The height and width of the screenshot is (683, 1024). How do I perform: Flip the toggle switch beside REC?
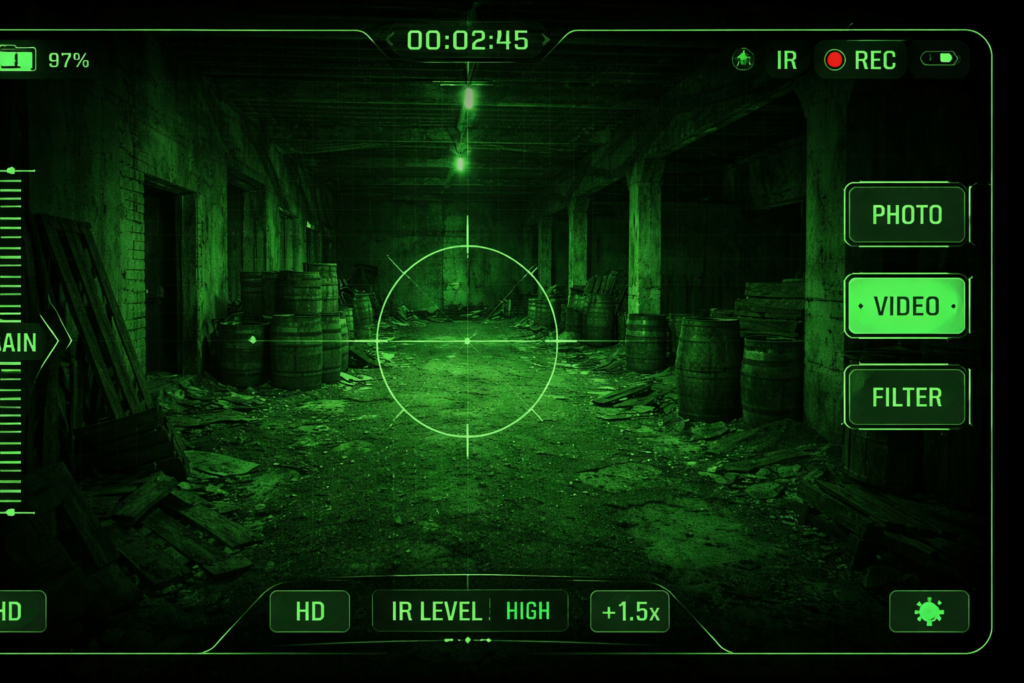coord(939,59)
